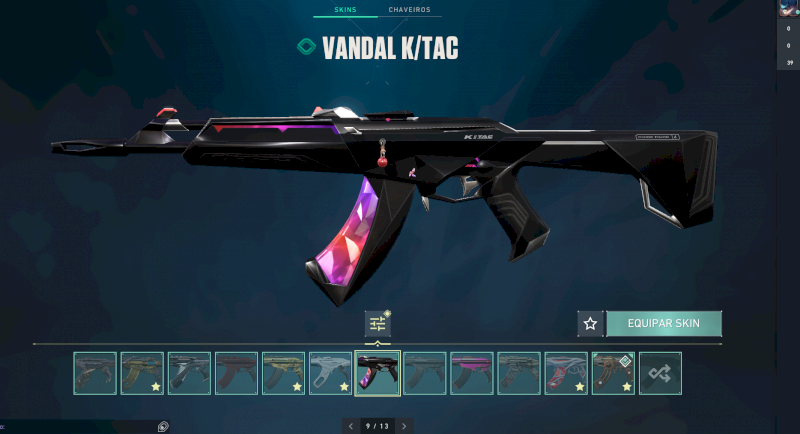Screen dimensions: 800x434
Task: Pick the random skin shuffle tile
Action: click(x=660, y=373)
